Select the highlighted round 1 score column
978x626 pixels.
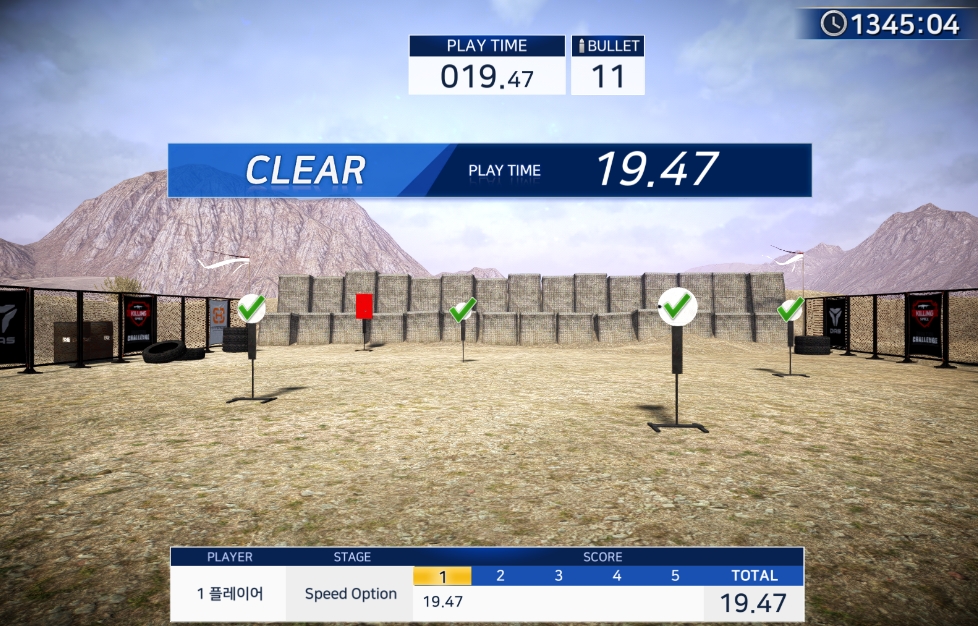442,576
